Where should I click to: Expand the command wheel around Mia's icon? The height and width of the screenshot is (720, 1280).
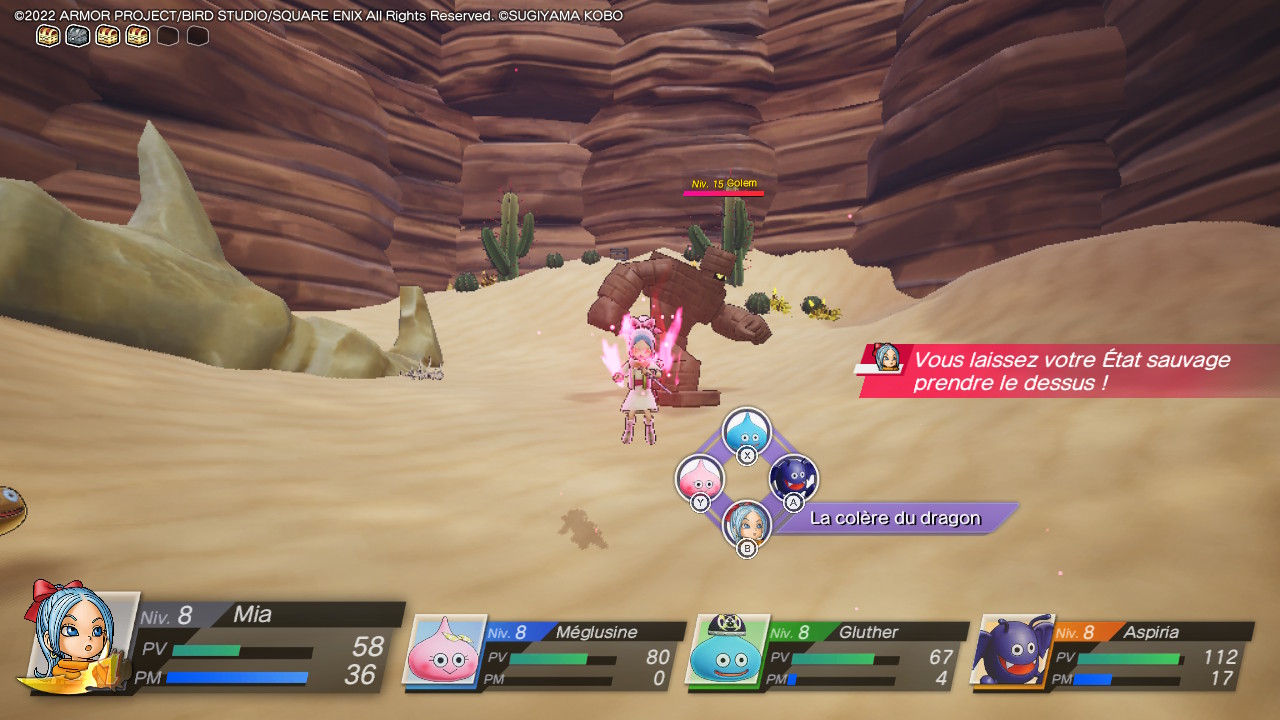(745, 478)
